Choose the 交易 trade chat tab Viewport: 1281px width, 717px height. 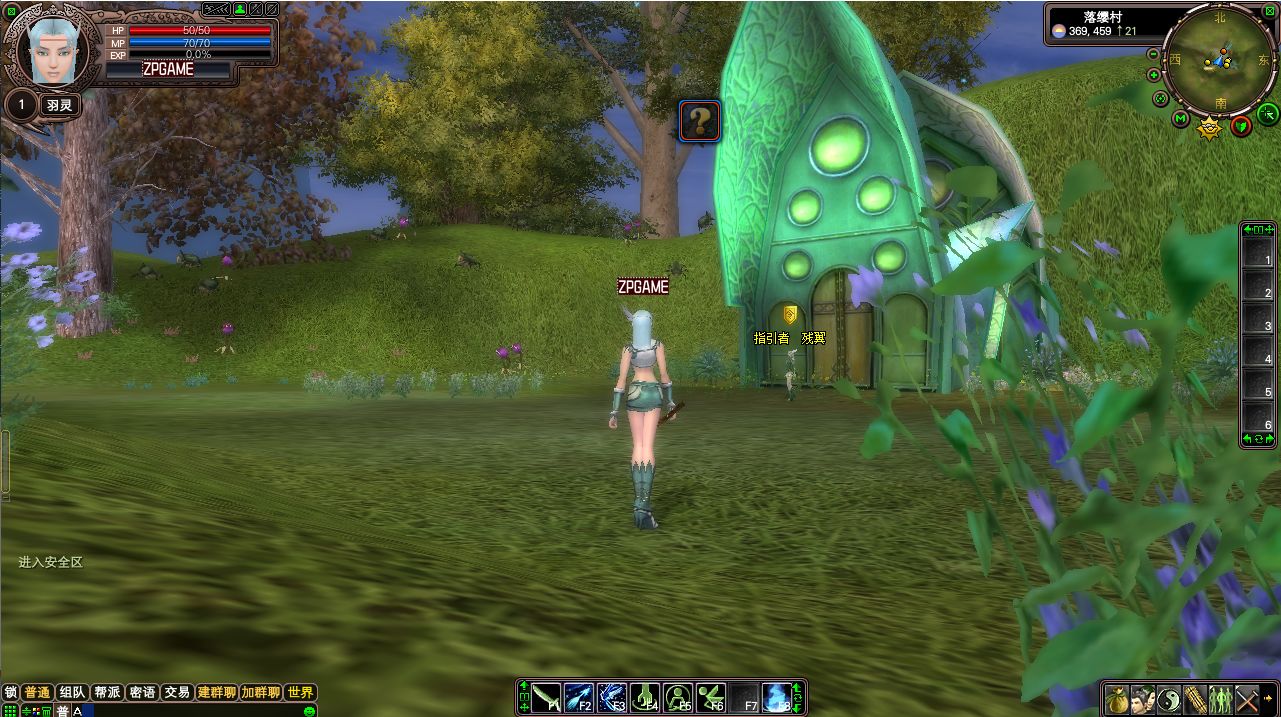click(177, 692)
